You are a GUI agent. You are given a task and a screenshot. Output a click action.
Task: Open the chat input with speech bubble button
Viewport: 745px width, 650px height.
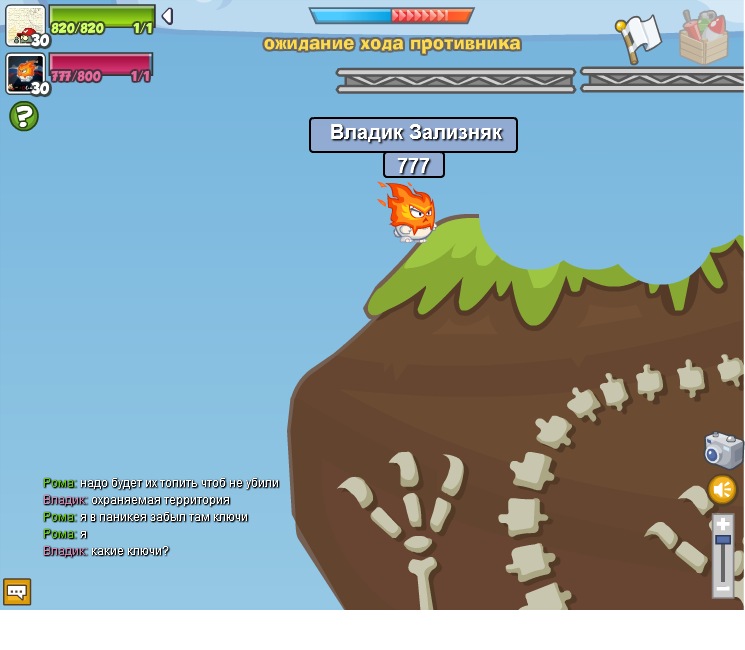point(17,592)
